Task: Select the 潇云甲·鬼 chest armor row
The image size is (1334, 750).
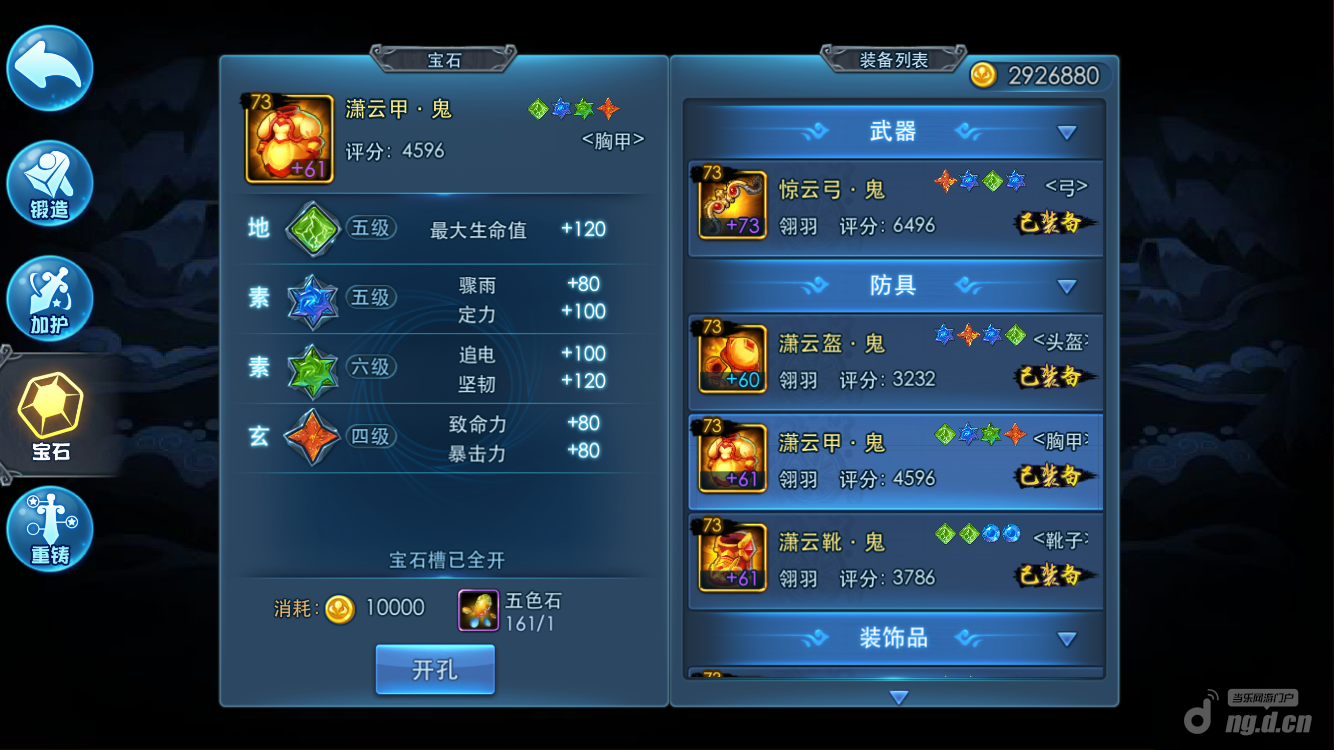Action: [896, 459]
